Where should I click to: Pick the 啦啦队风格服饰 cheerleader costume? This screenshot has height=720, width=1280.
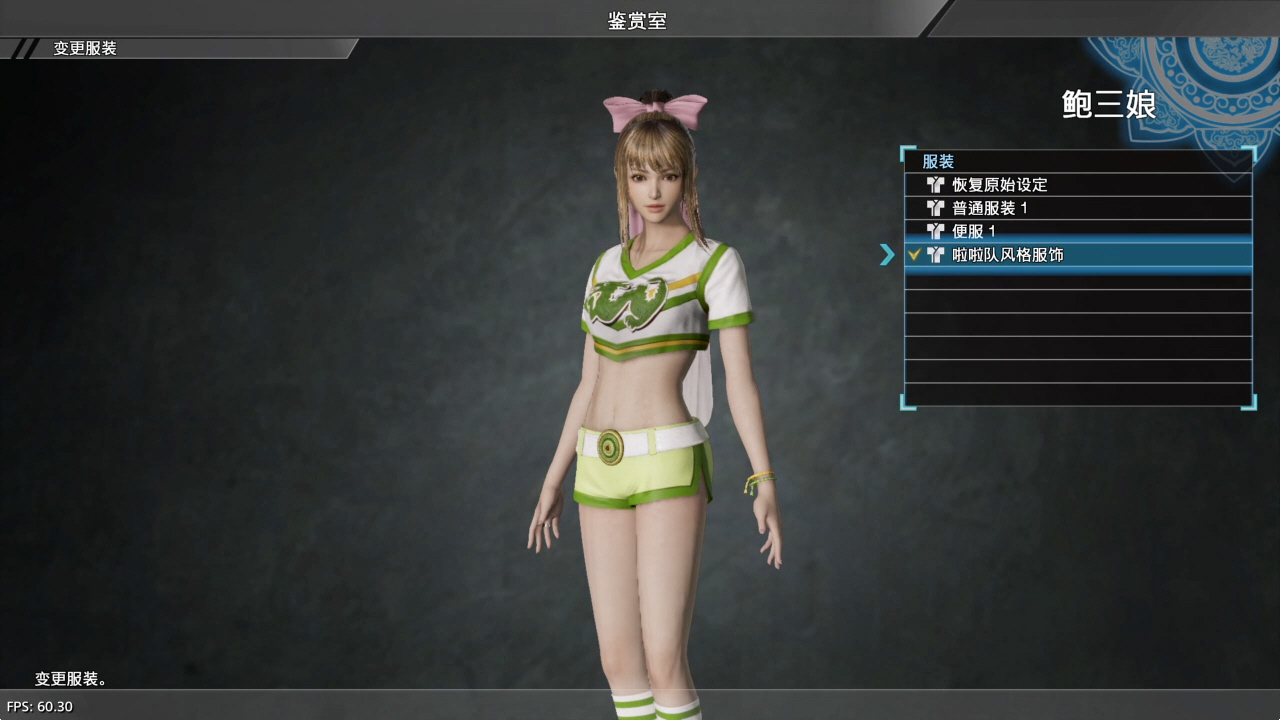(x=1007, y=255)
